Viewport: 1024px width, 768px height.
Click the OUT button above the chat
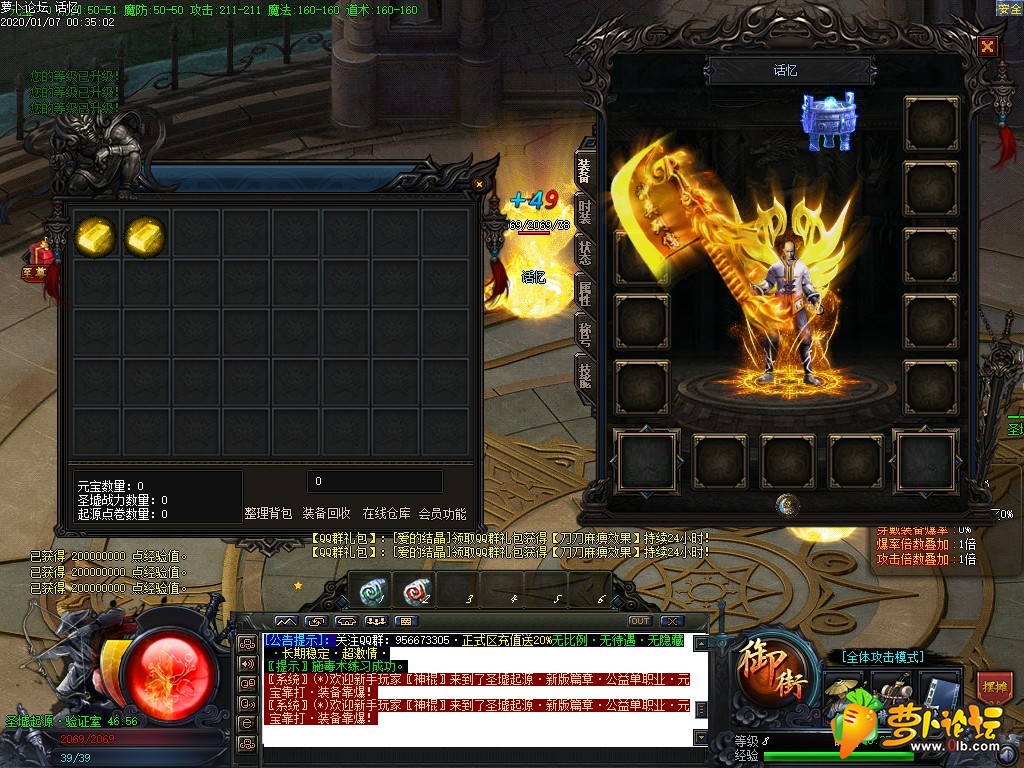639,621
